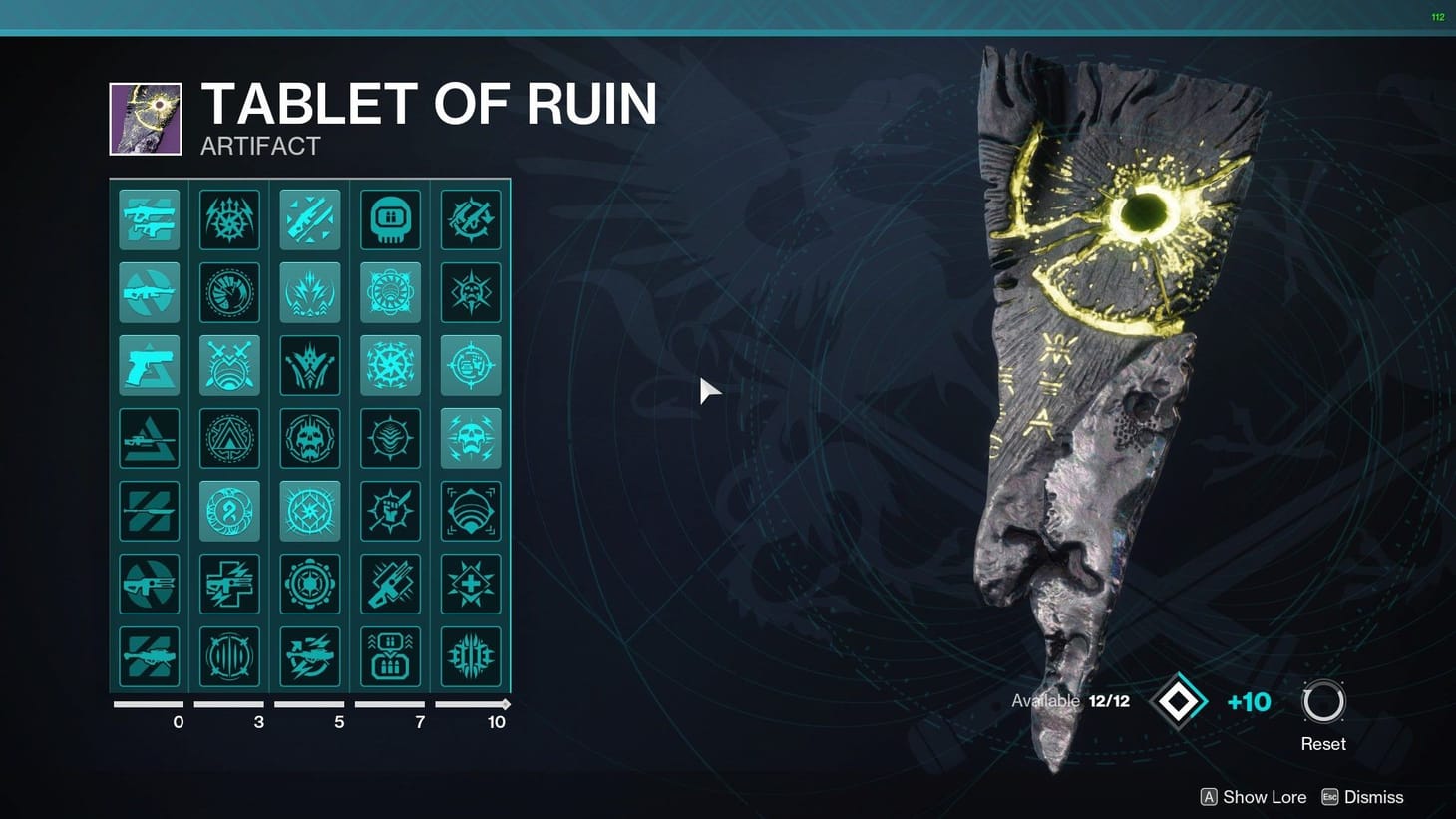1456x819 pixels.
Task: Select the lightning skull perk icon
Action: pyautogui.click(x=470, y=437)
